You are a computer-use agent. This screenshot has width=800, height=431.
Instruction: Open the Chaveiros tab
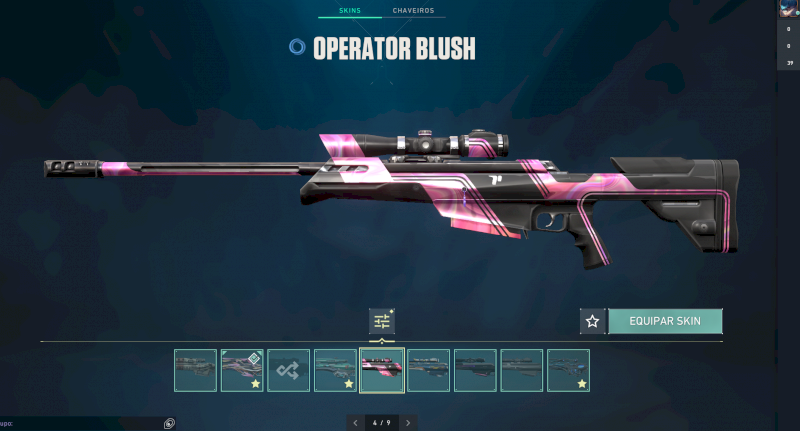pos(413,11)
